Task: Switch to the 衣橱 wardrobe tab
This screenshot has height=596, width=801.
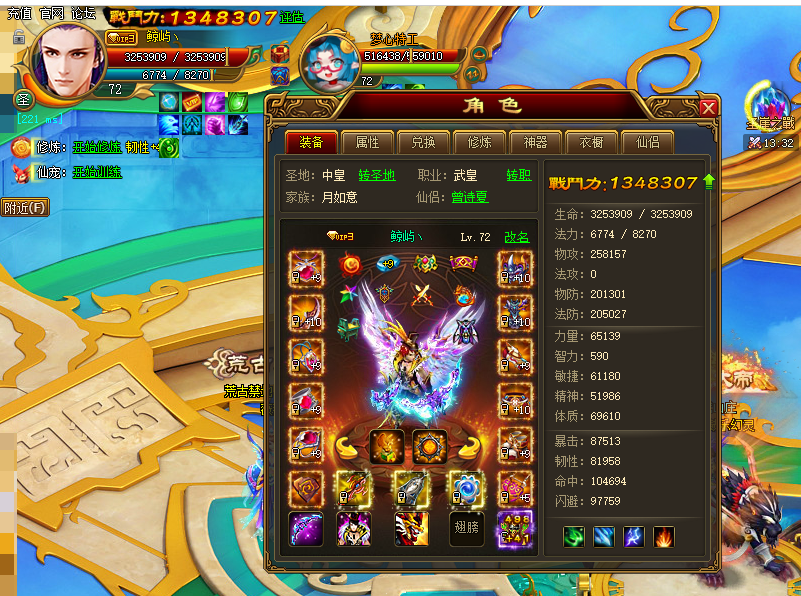Action: pyautogui.click(x=591, y=143)
